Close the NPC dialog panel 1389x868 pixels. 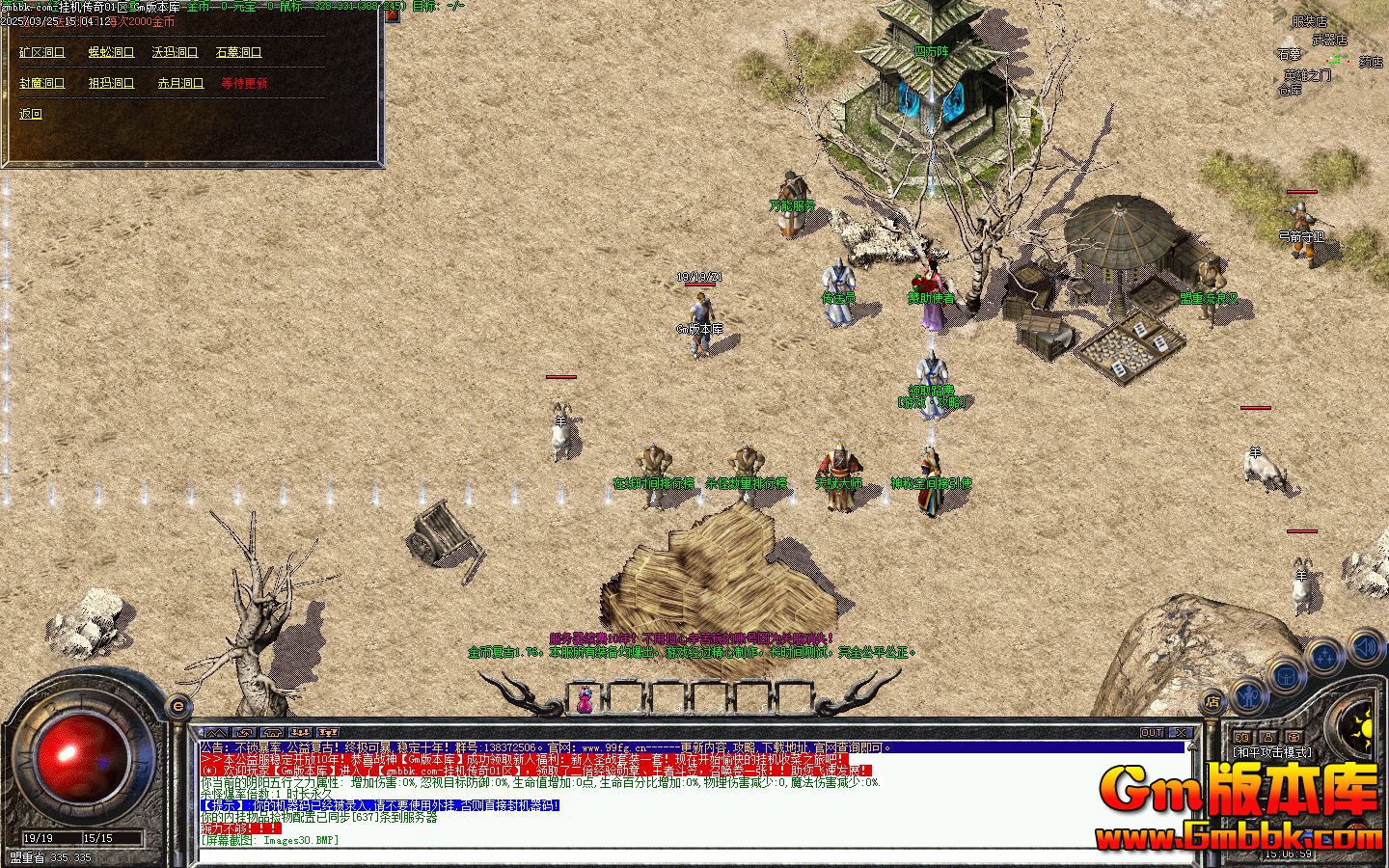393,15
